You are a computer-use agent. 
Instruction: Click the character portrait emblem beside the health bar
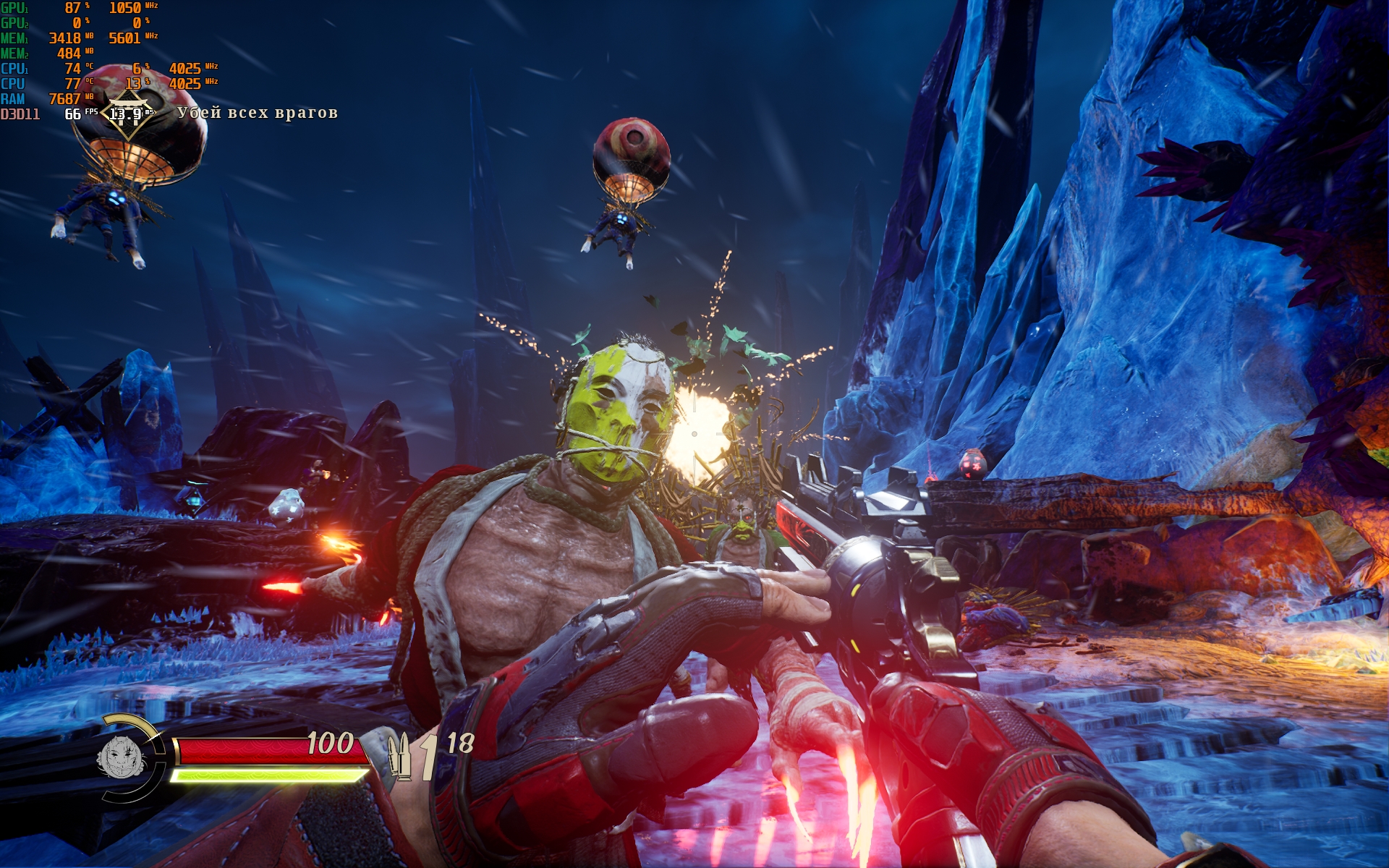coord(122,757)
